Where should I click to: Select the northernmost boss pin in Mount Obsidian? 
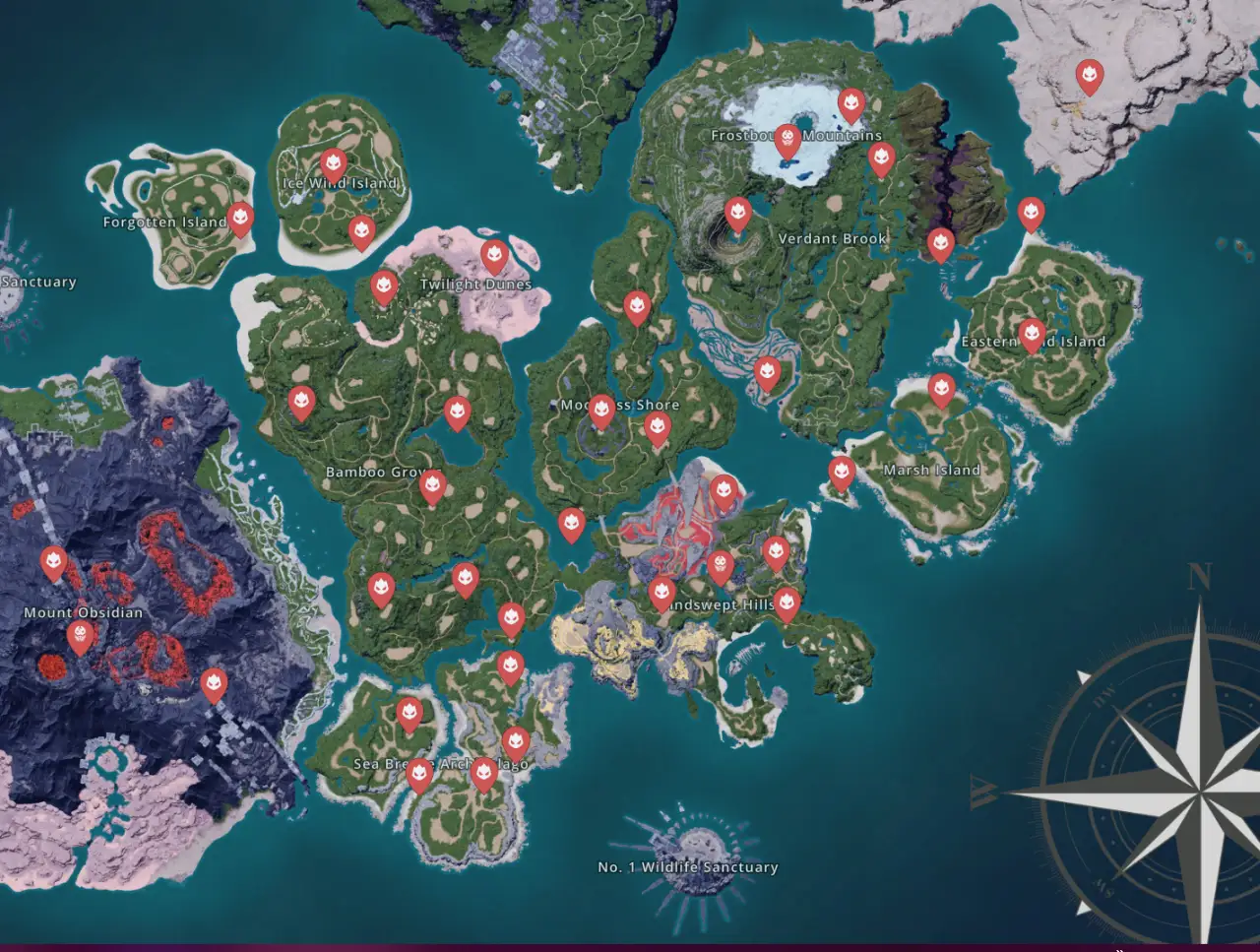pyautogui.click(x=52, y=561)
